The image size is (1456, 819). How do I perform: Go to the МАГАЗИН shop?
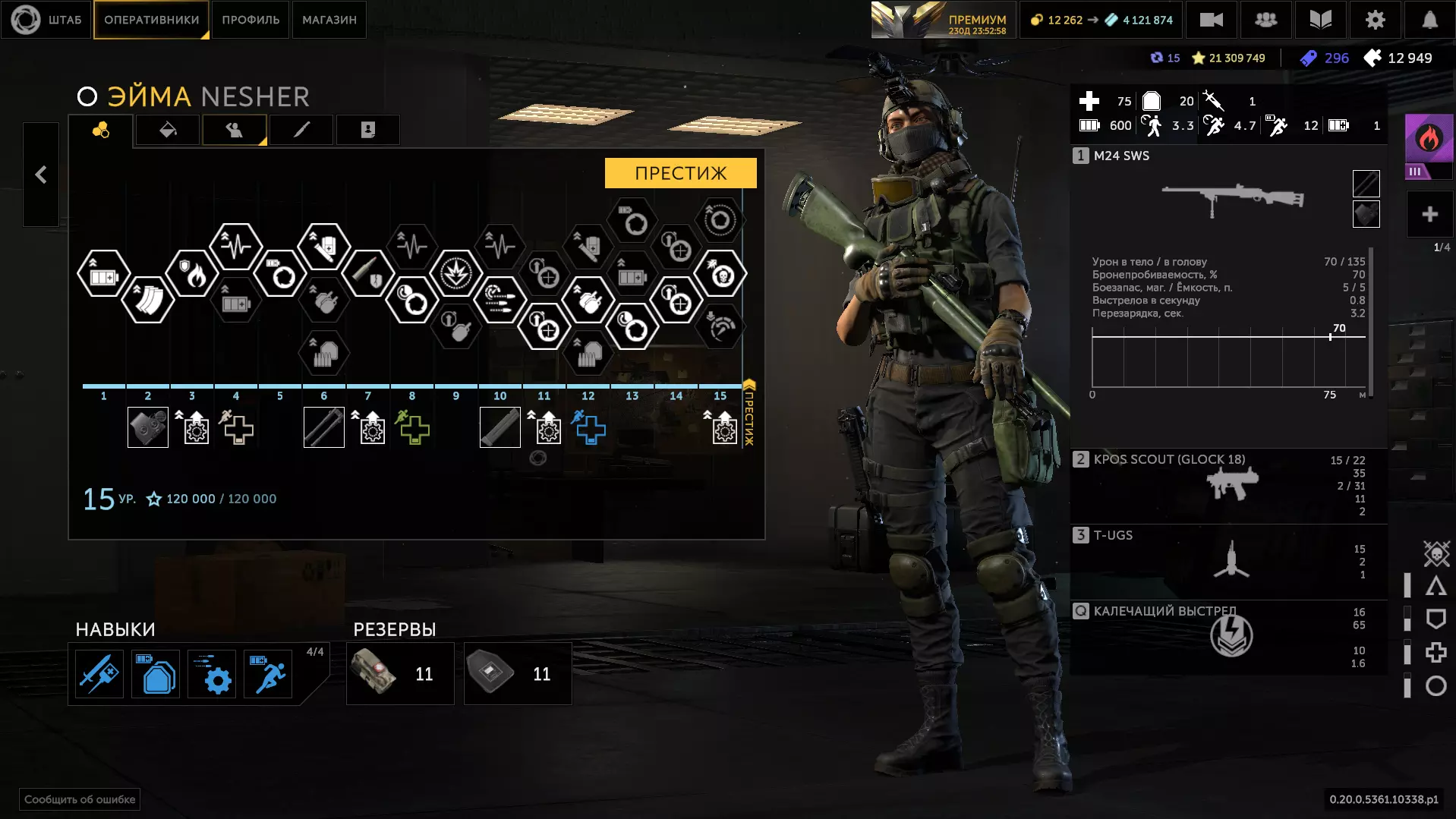tap(329, 20)
